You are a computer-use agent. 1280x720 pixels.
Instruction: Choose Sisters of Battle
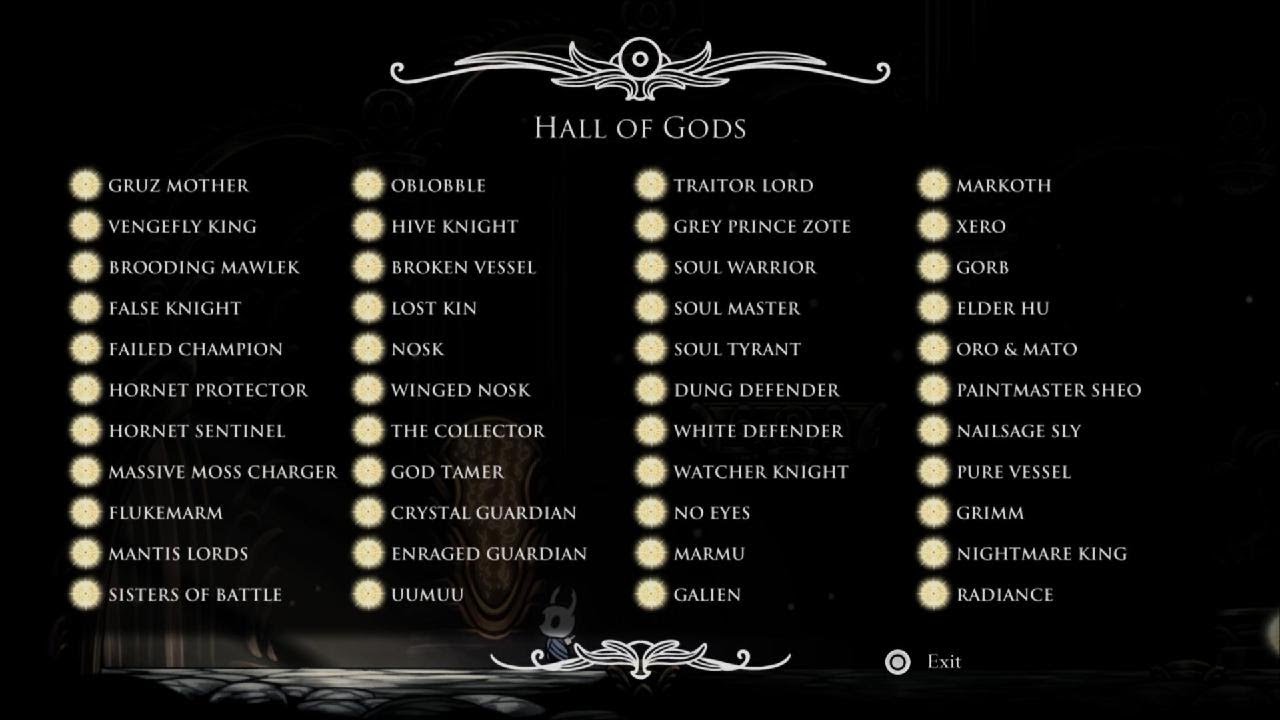tap(196, 594)
